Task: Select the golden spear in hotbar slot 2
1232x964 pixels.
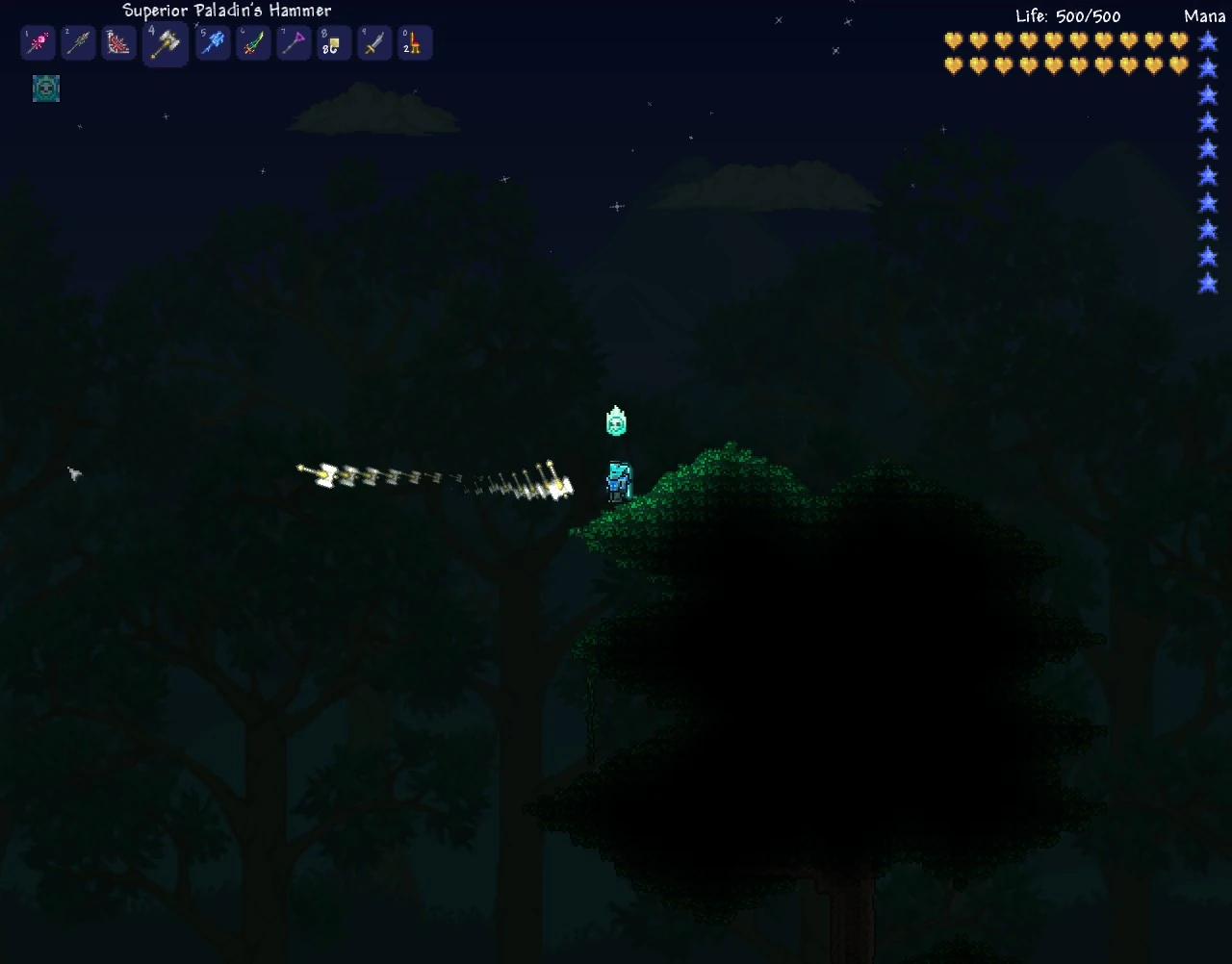Action: click(x=78, y=42)
